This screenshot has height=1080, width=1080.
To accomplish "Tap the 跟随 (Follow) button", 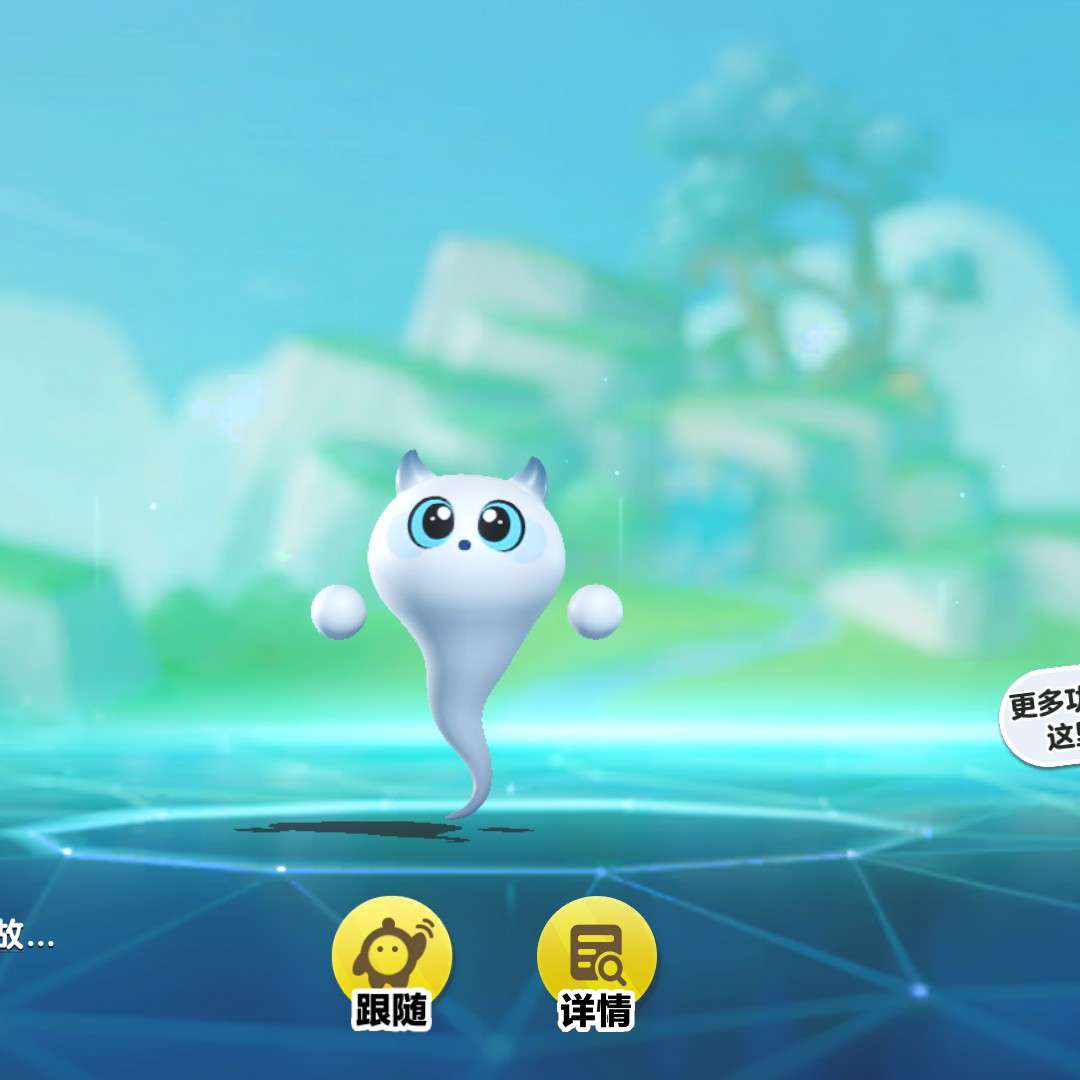I will point(392,962).
